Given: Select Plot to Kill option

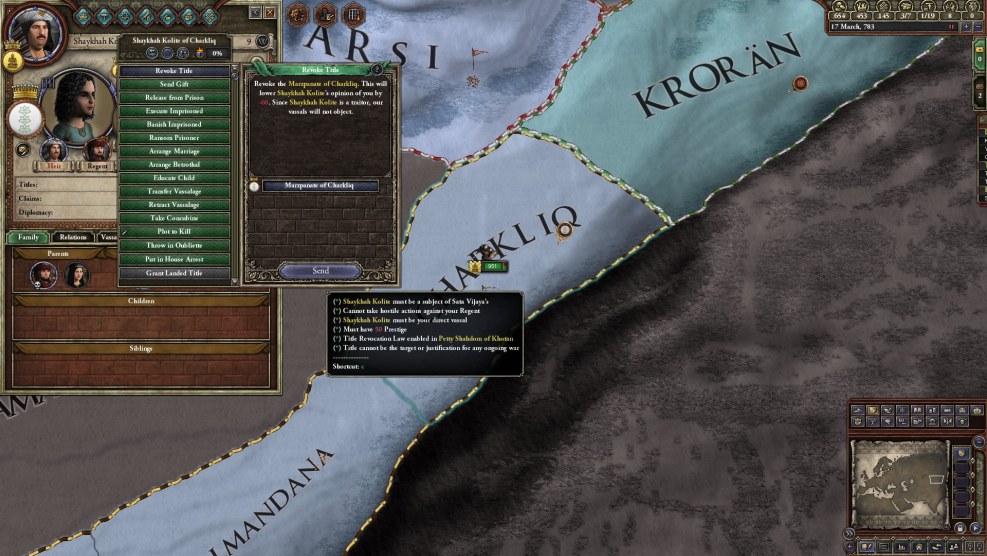Looking at the screenshot, I should point(174,231).
